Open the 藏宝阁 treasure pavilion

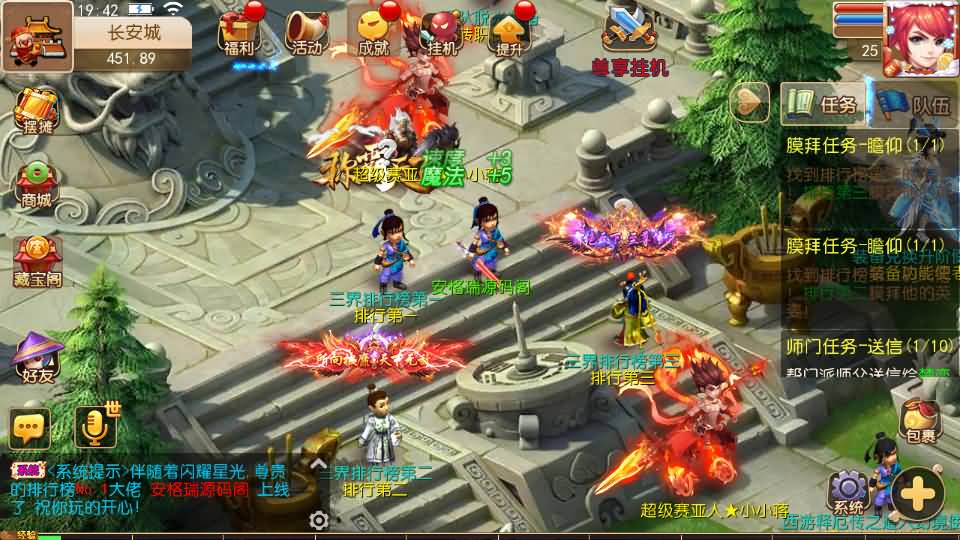37,260
